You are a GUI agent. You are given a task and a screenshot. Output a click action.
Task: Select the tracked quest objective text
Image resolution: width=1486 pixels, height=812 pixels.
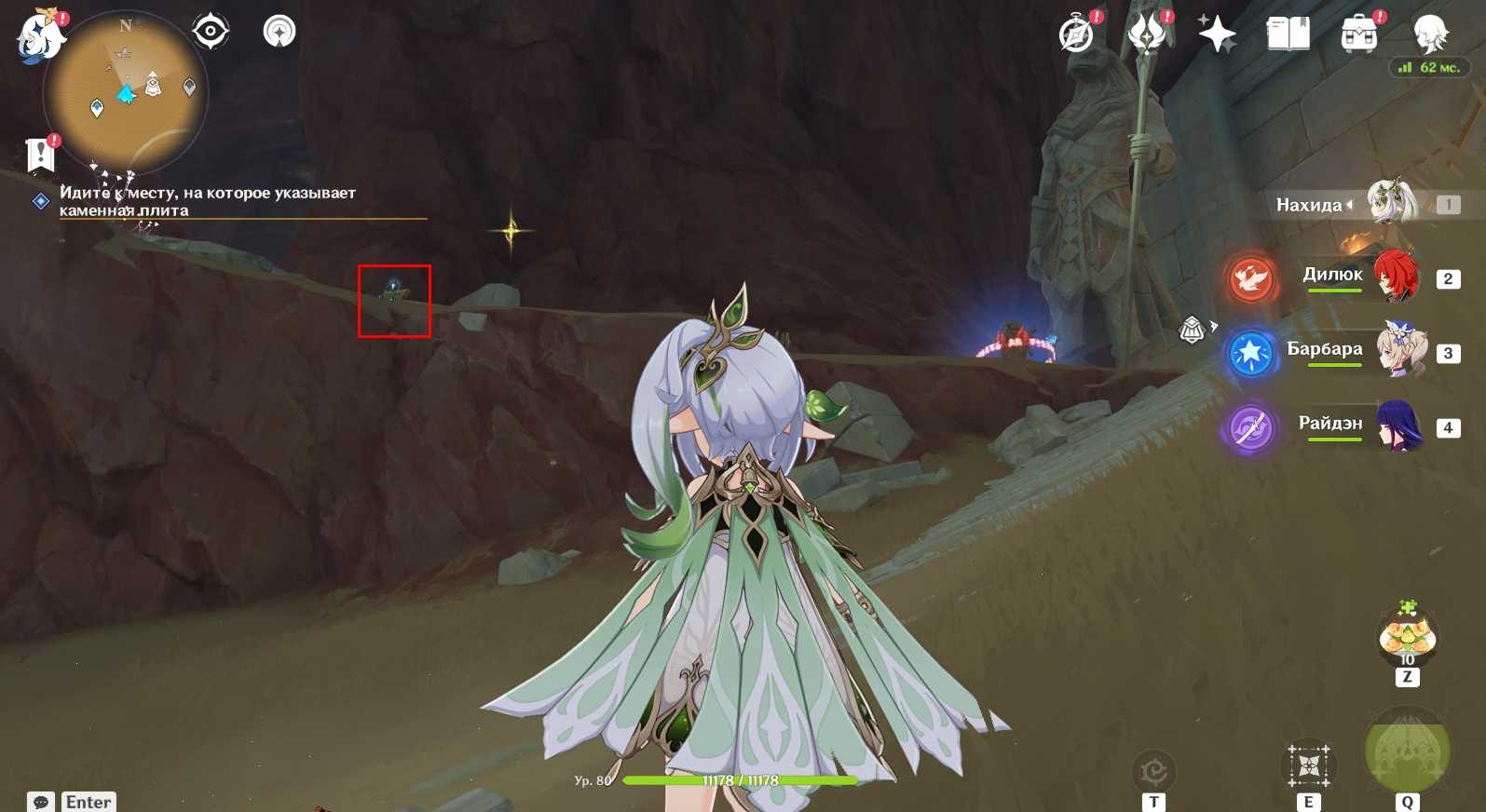point(207,201)
